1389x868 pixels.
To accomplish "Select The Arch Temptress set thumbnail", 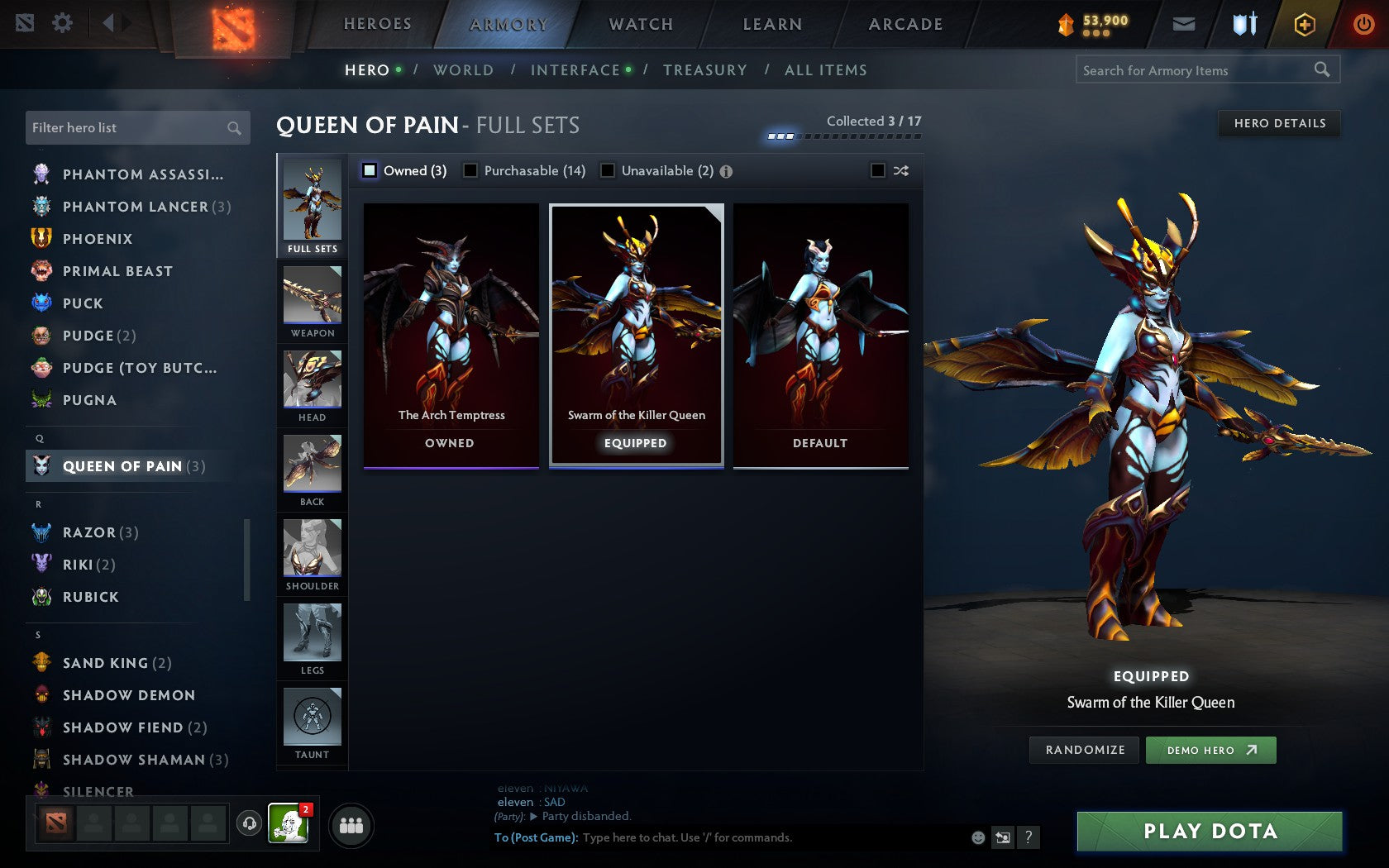I will (x=450, y=331).
